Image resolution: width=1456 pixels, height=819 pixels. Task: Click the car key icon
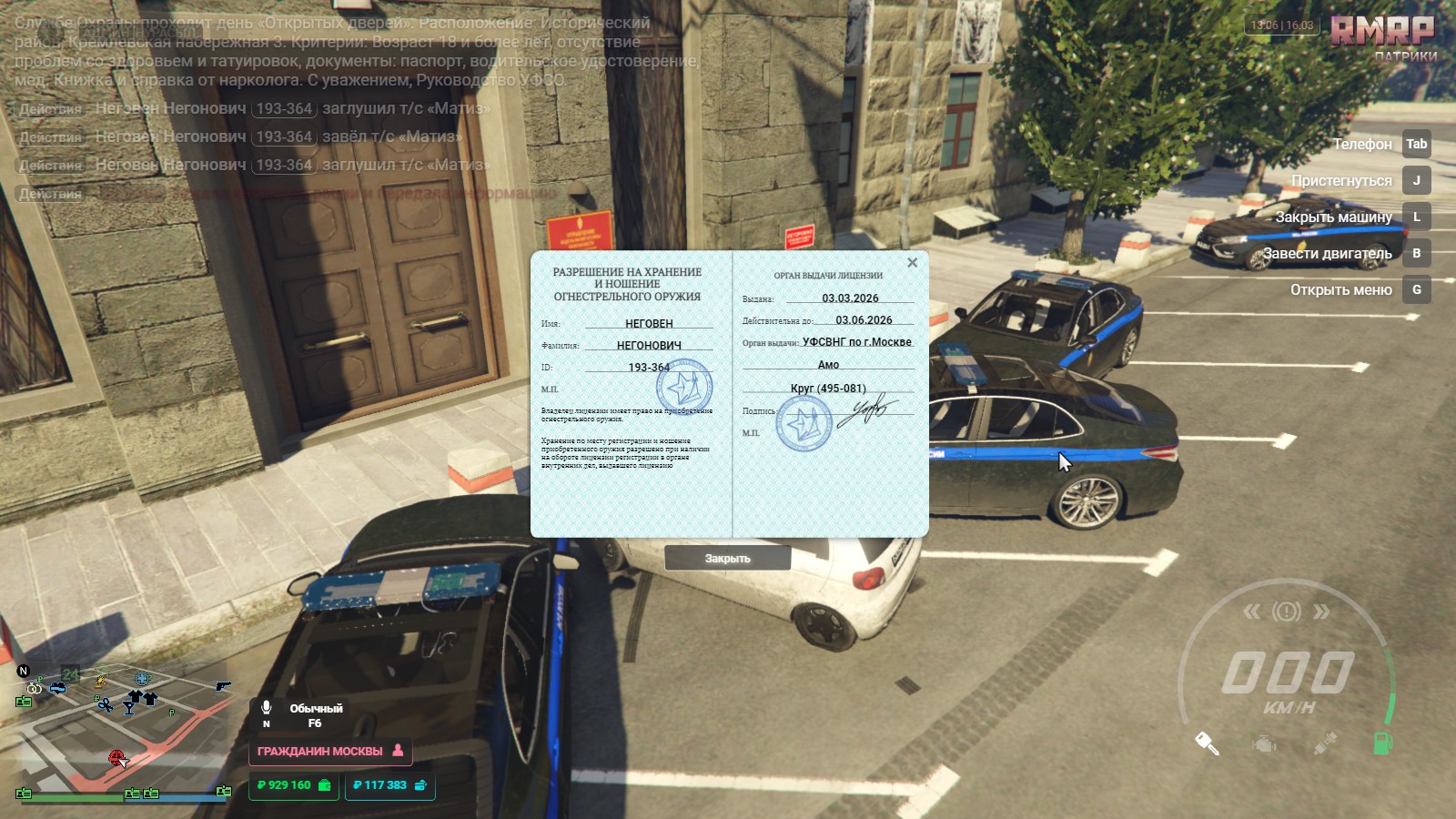[1207, 743]
